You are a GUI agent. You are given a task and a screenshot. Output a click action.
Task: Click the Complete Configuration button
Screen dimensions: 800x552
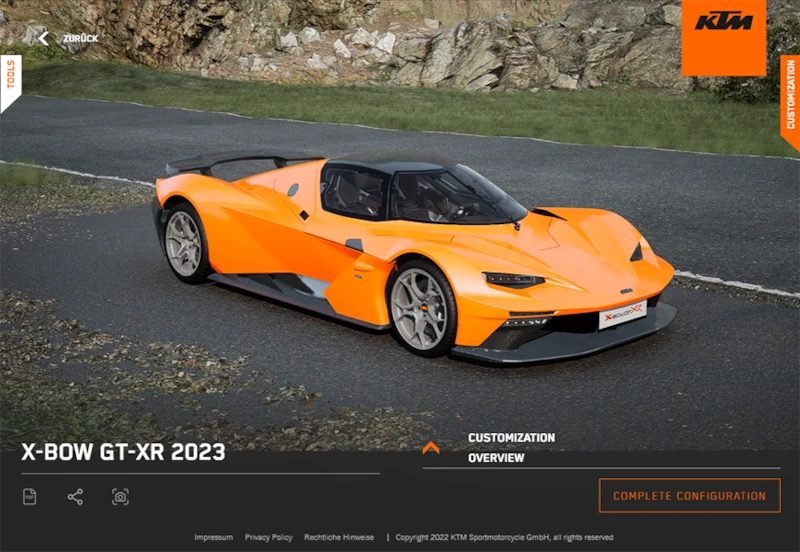click(689, 496)
